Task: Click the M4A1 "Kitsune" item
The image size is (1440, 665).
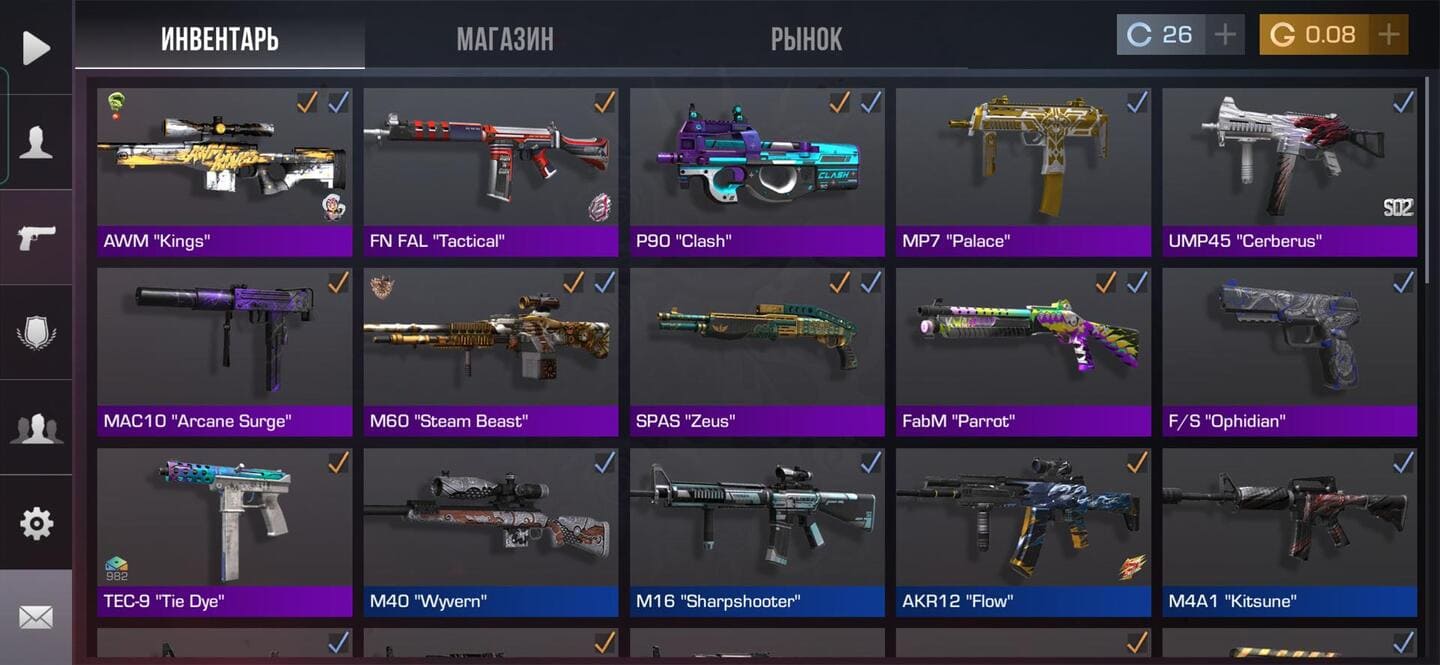Action: point(1289,520)
